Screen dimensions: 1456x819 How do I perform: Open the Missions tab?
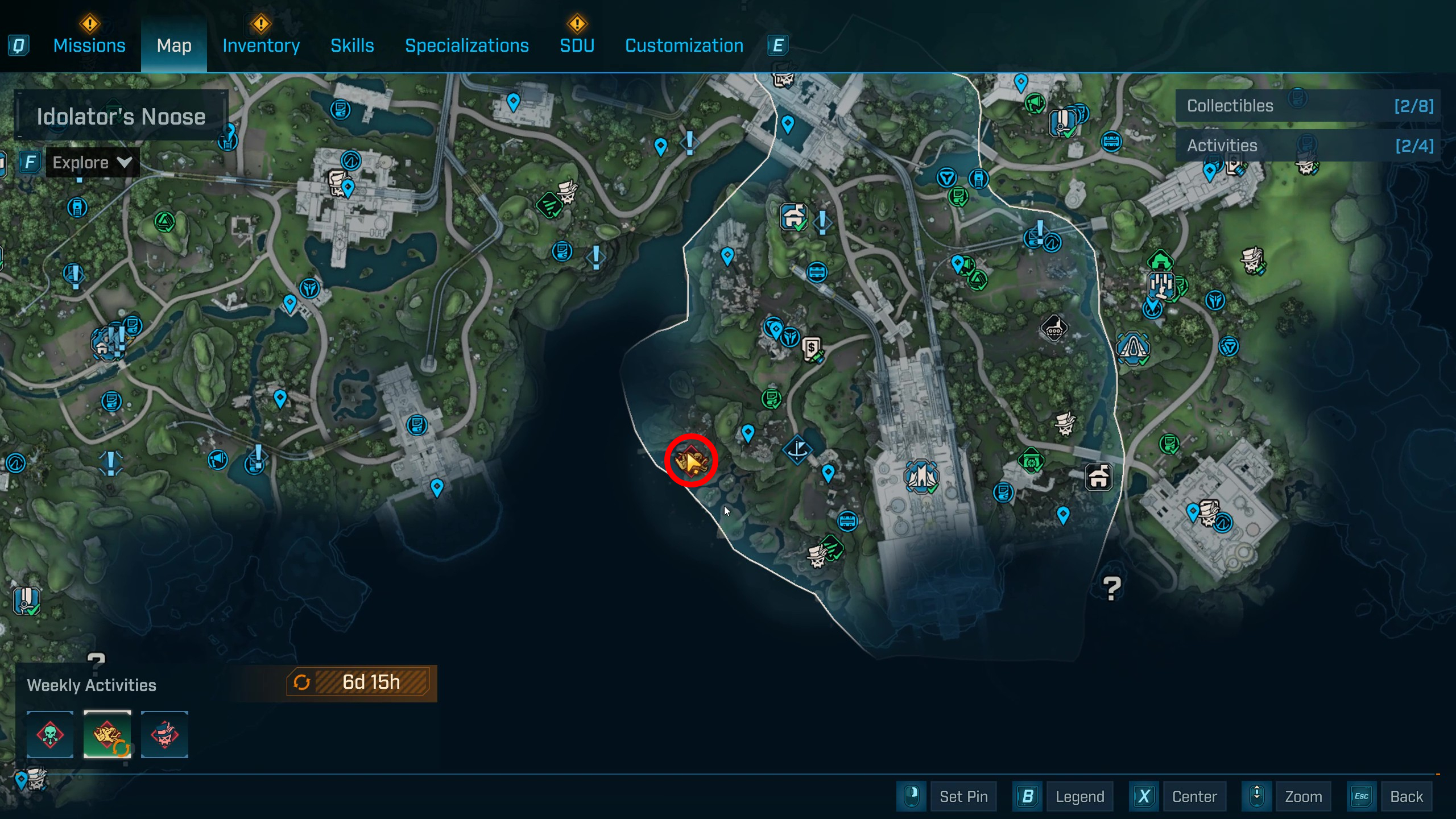(x=89, y=45)
